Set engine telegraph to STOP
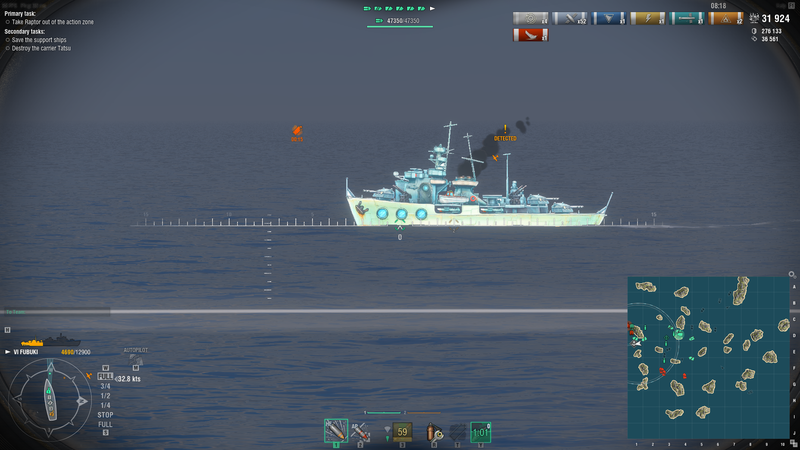The height and width of the screenshot is (450, 800). click(x=105, y=413)
